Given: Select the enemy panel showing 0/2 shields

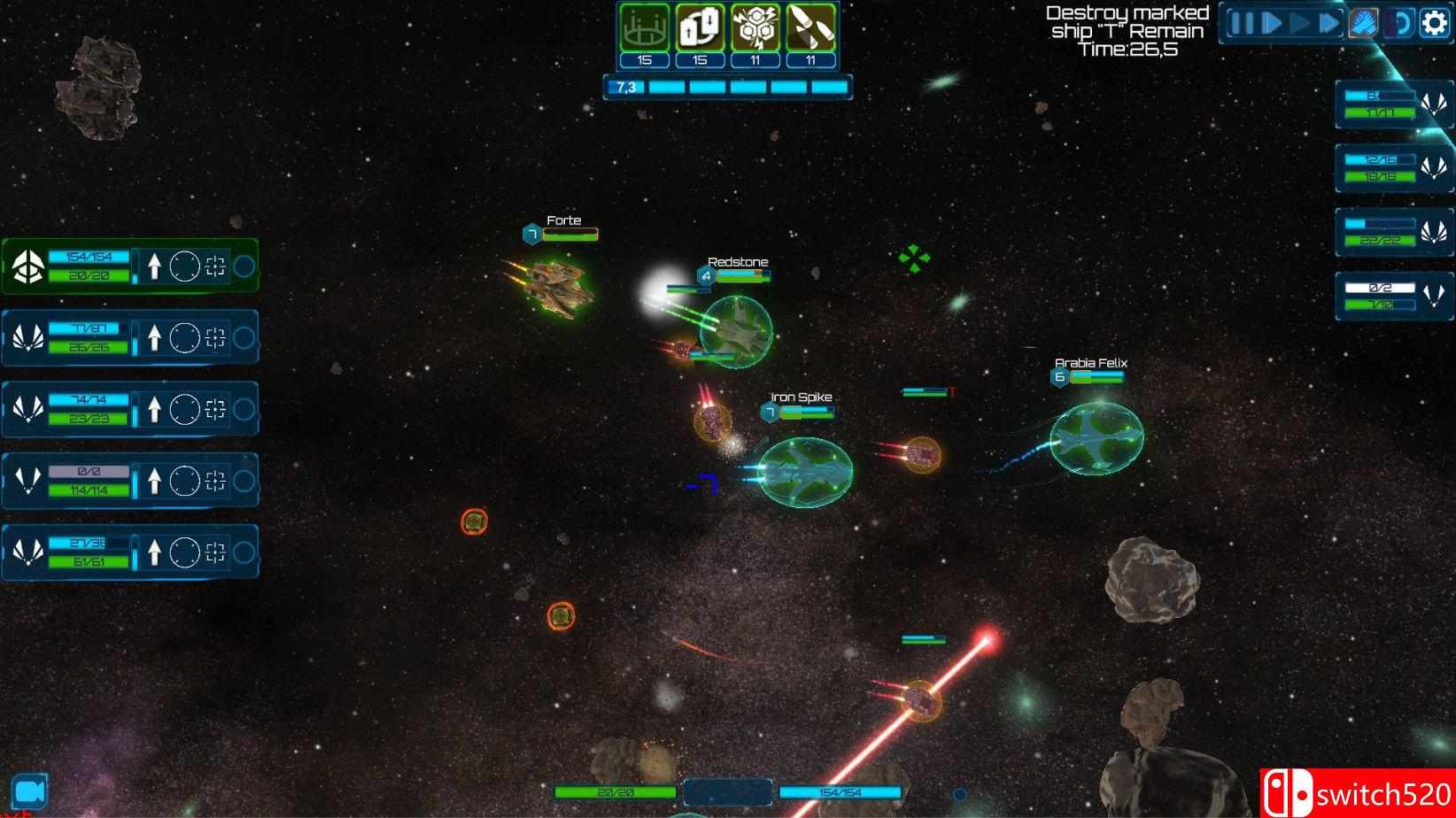Looking at the screenshot, I should pyautogui.click(x=1393, y=296).
